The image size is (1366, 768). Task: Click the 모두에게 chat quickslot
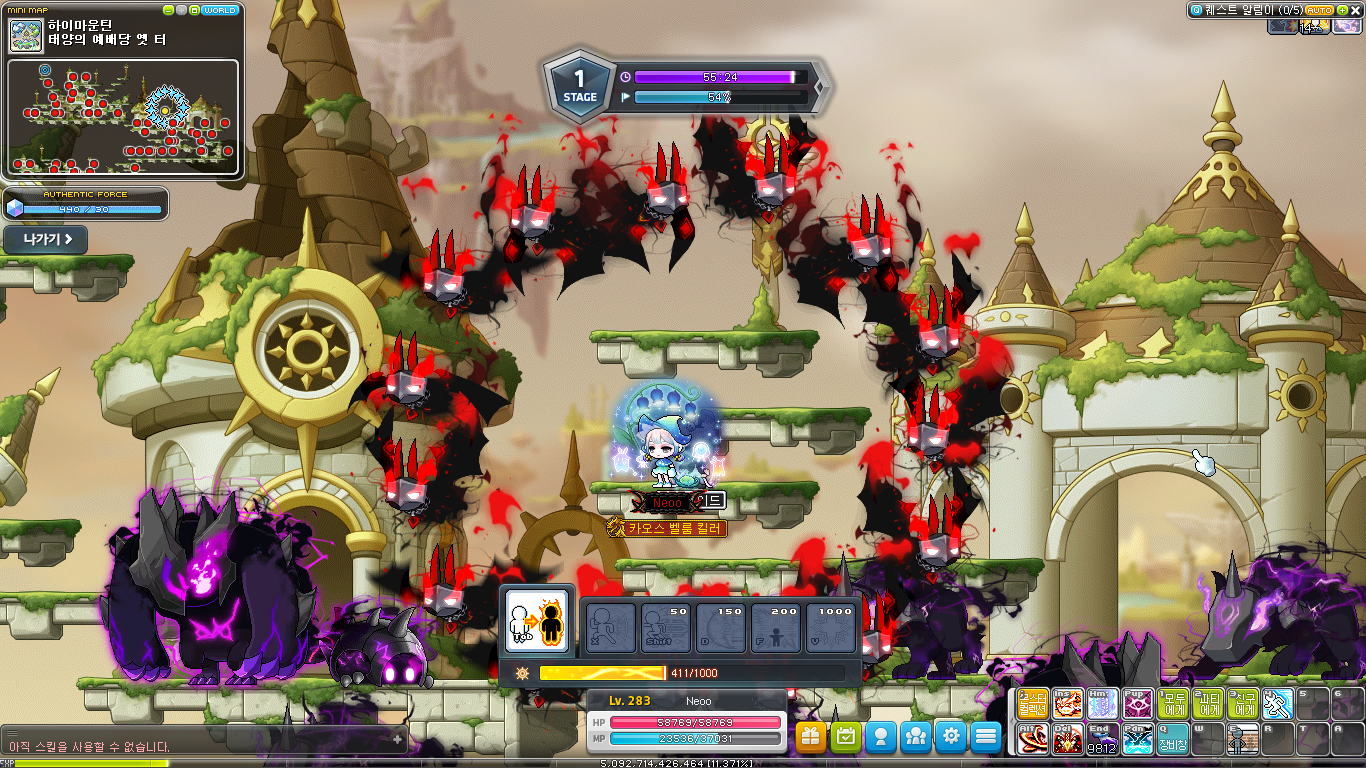tap(1173, 704)
